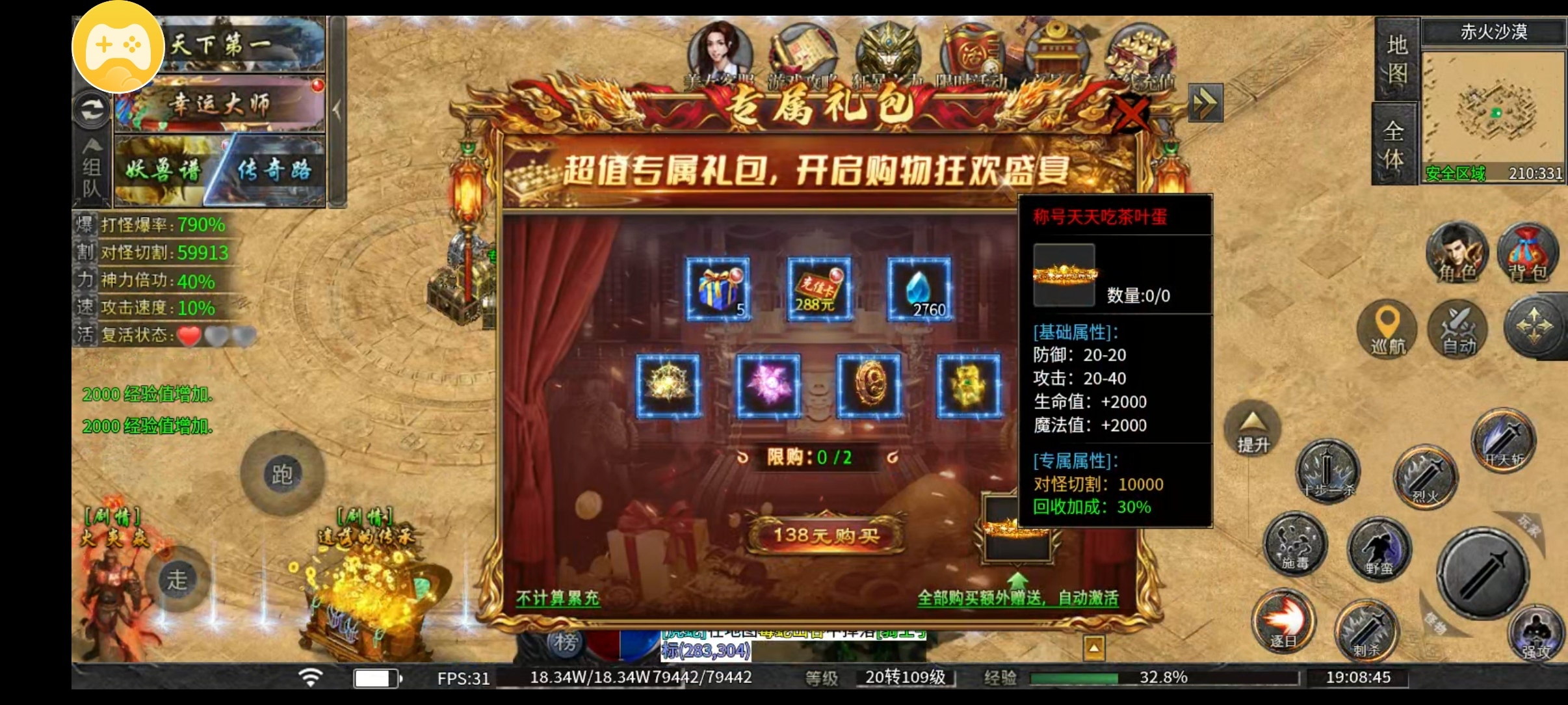Use the 野蛮 charge skill
The image size is (1568, 705).
[x=1379, y=550]
